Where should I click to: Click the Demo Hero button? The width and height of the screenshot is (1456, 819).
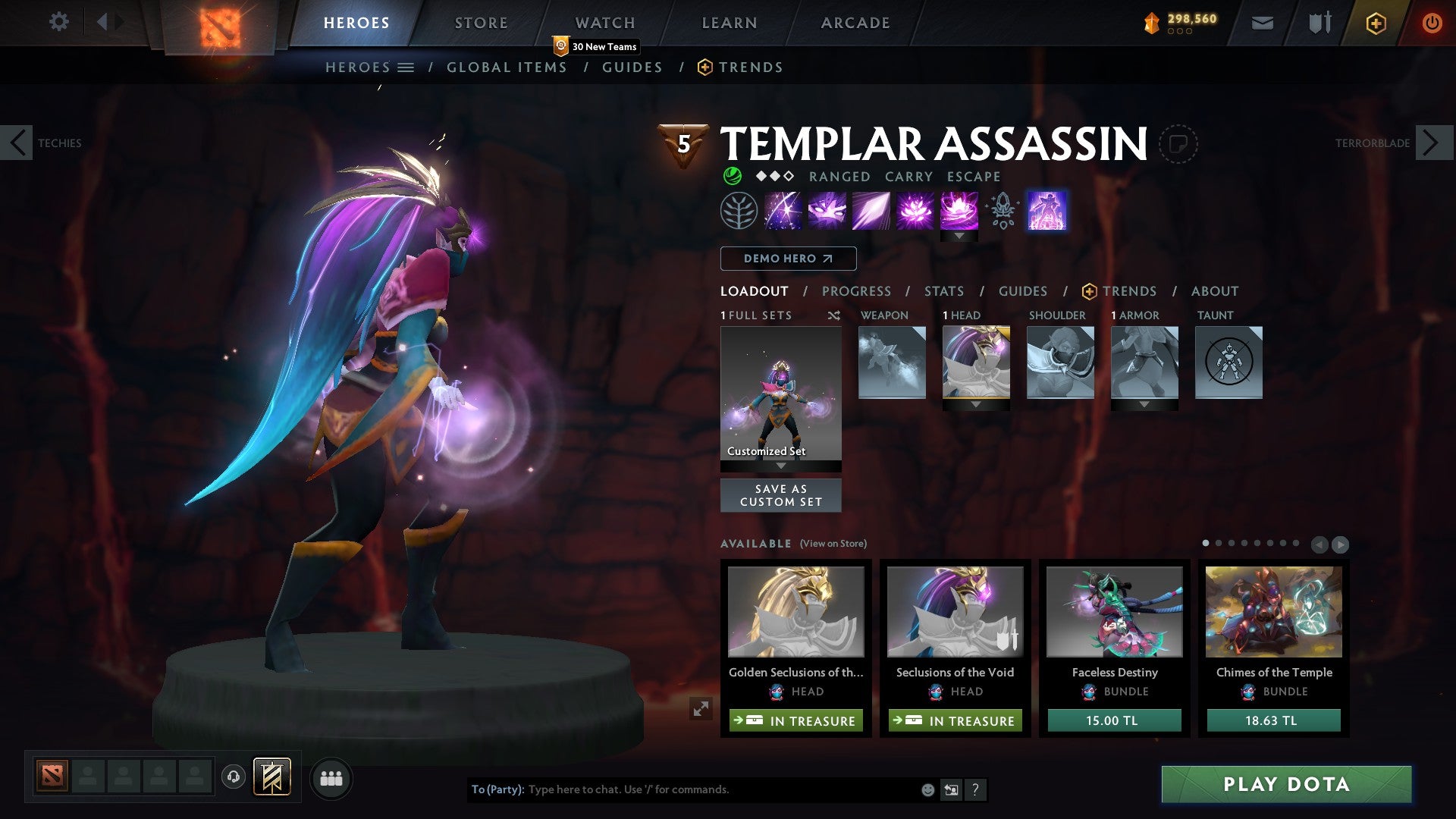tap(787, 259)
